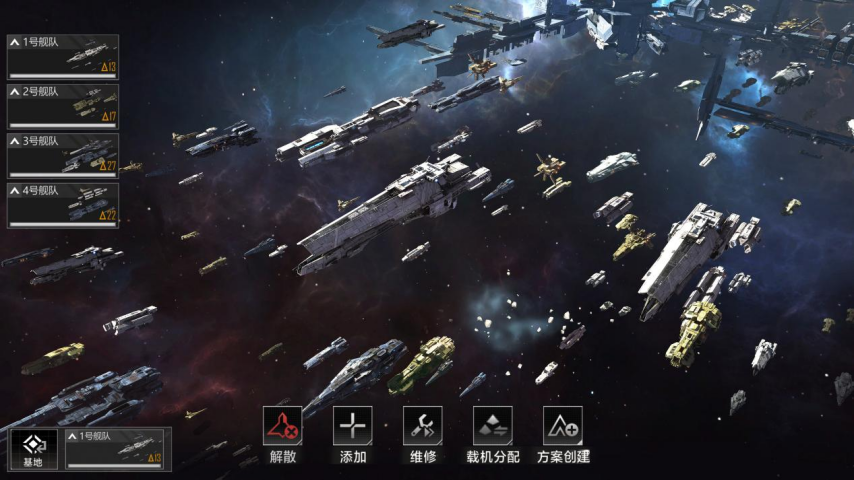The width and height of the screenshot is (854, 480).
Task: Pick the 4号舰队 fleet card
Action: (63, 205)
